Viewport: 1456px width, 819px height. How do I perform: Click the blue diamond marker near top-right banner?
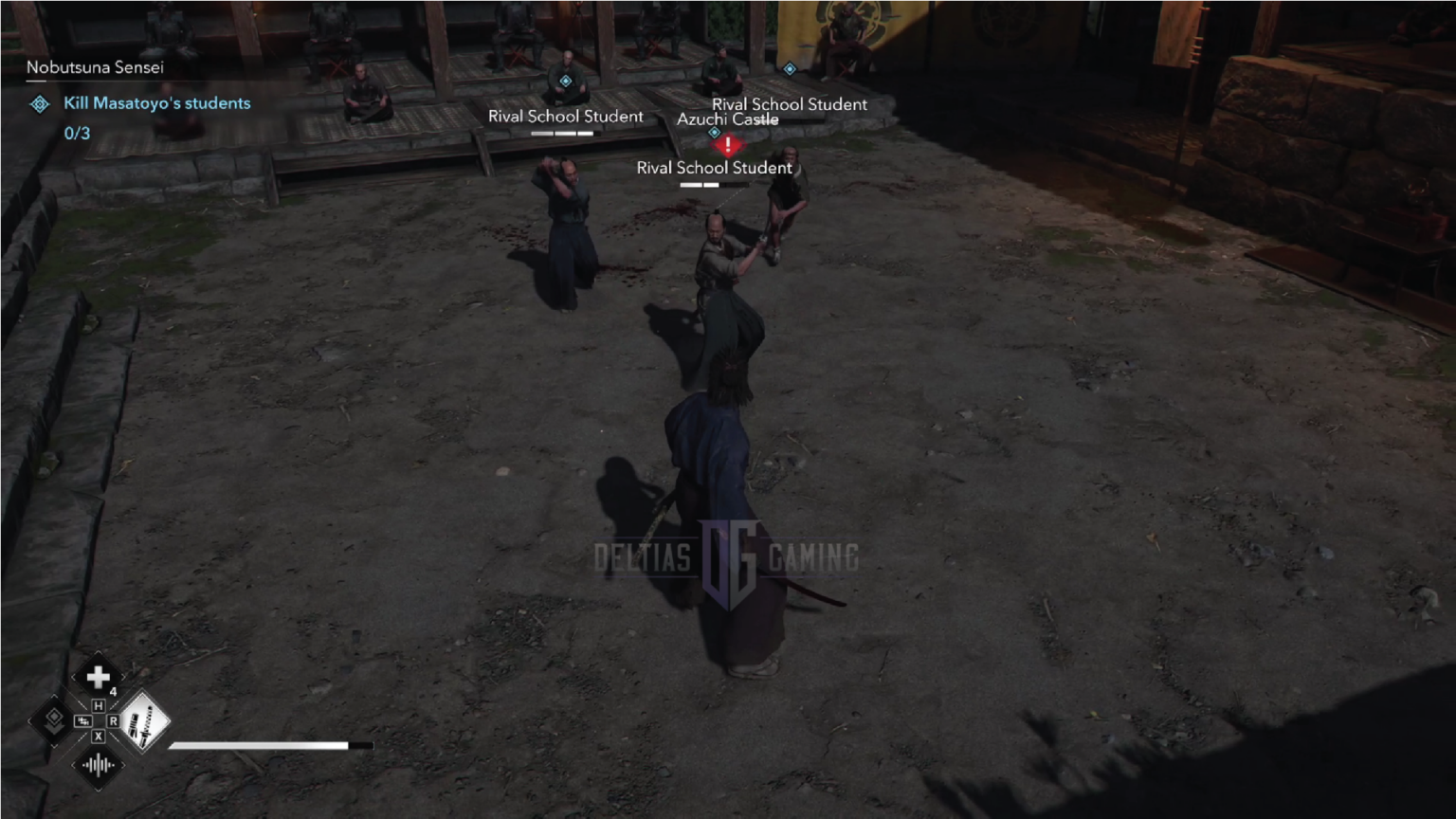(790, 68)
